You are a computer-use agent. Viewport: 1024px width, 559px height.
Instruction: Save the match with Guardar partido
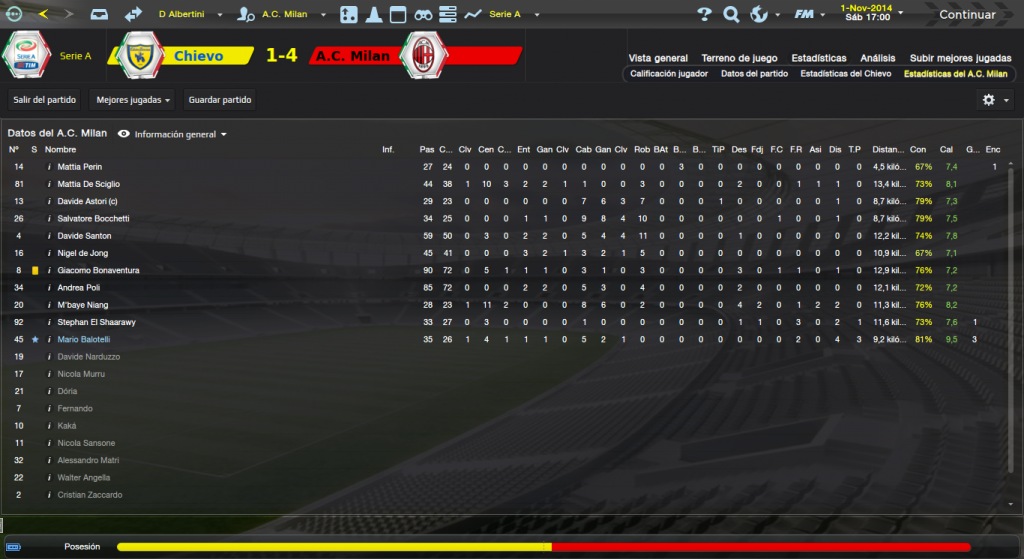point(221,100)
